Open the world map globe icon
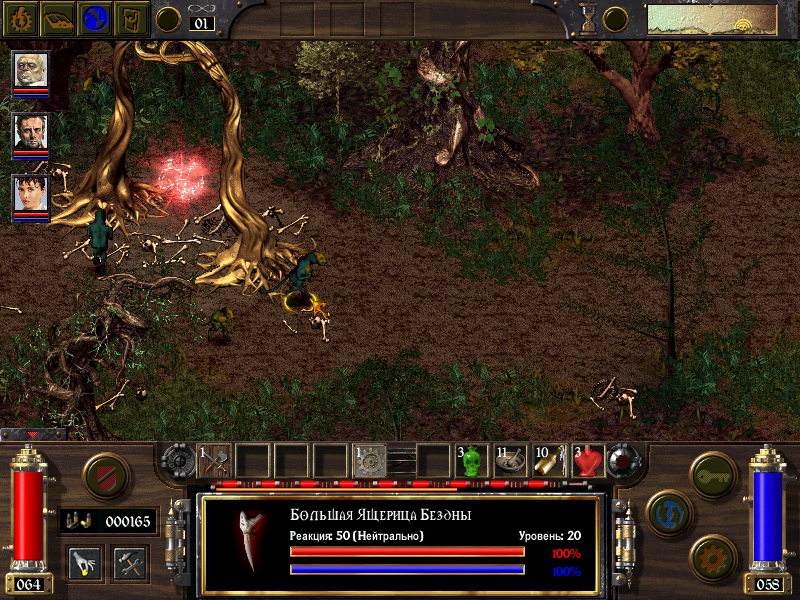This screenshot has height=600, width=800. (x=95, y=18)
